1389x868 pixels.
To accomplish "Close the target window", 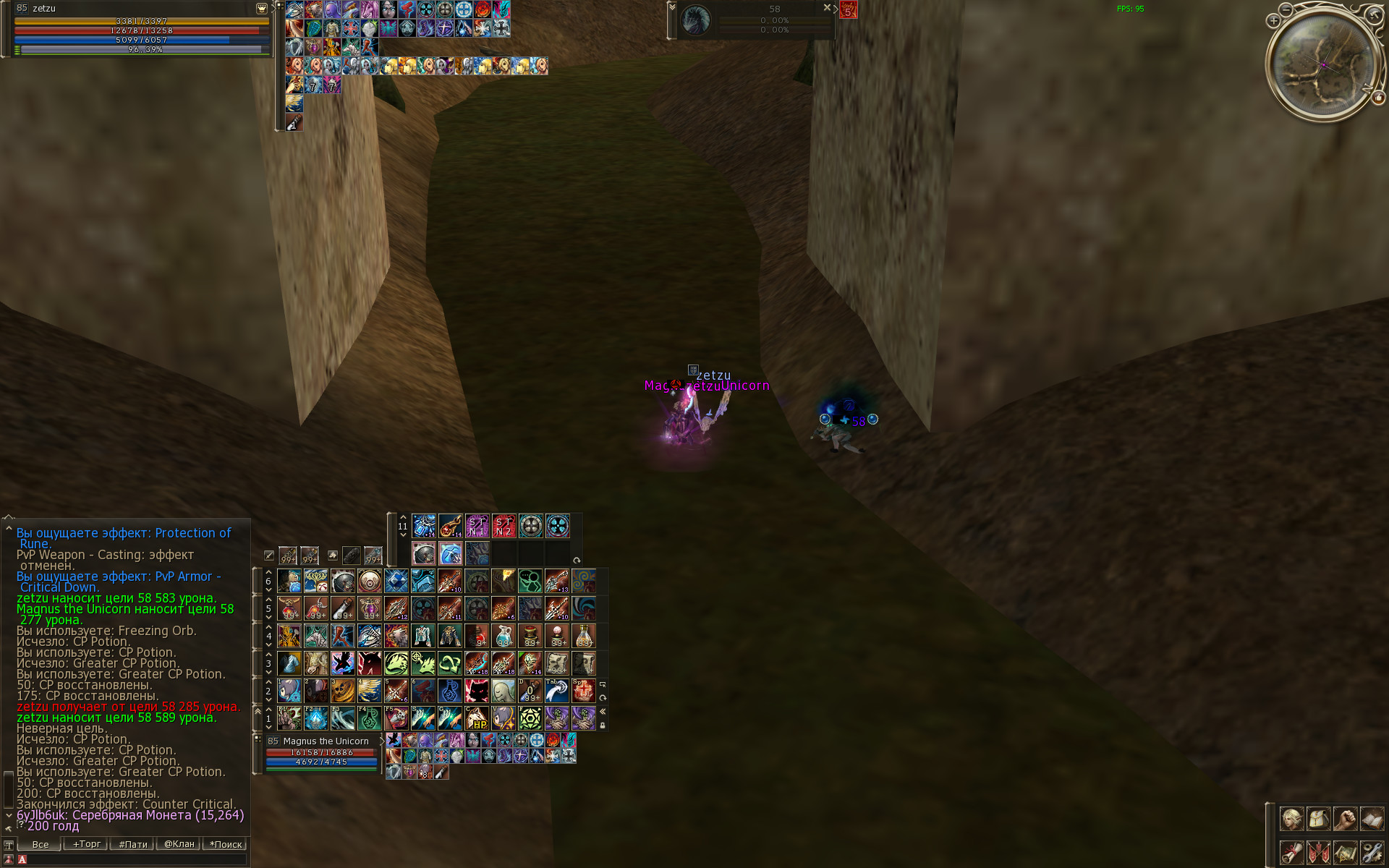I will click(x=827, y=7).
